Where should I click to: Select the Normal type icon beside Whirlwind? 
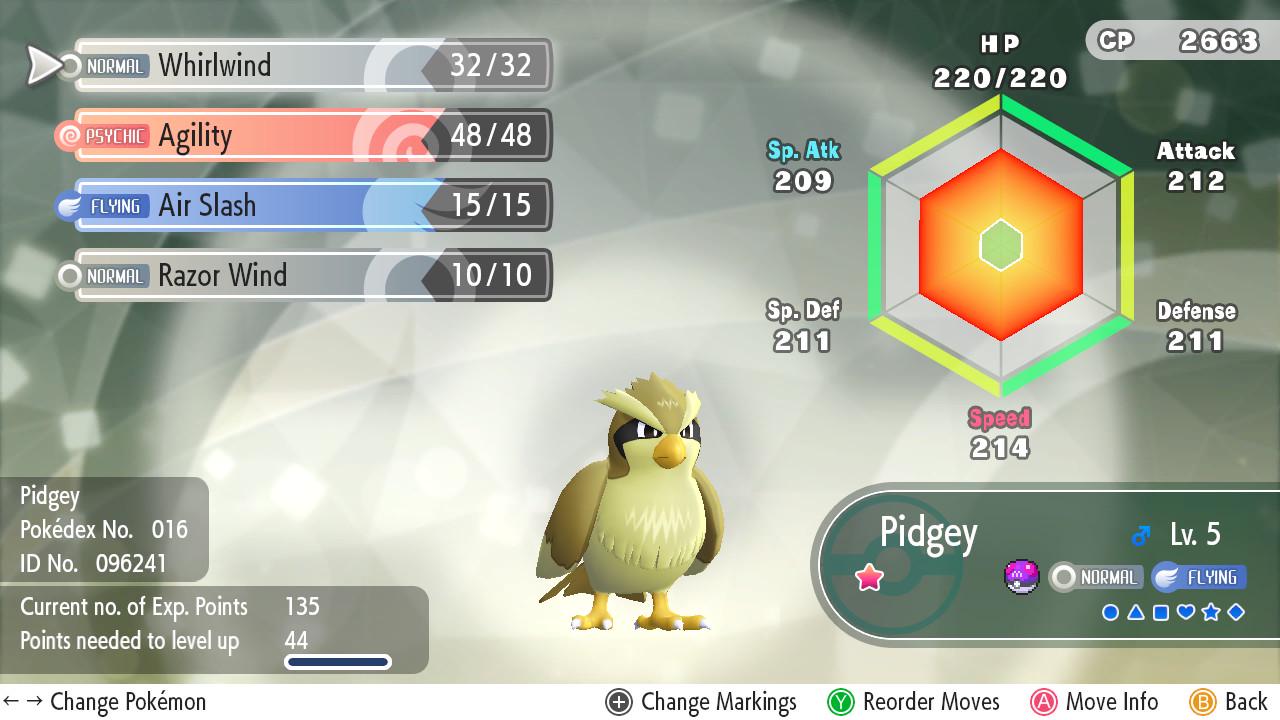(113, 66)
